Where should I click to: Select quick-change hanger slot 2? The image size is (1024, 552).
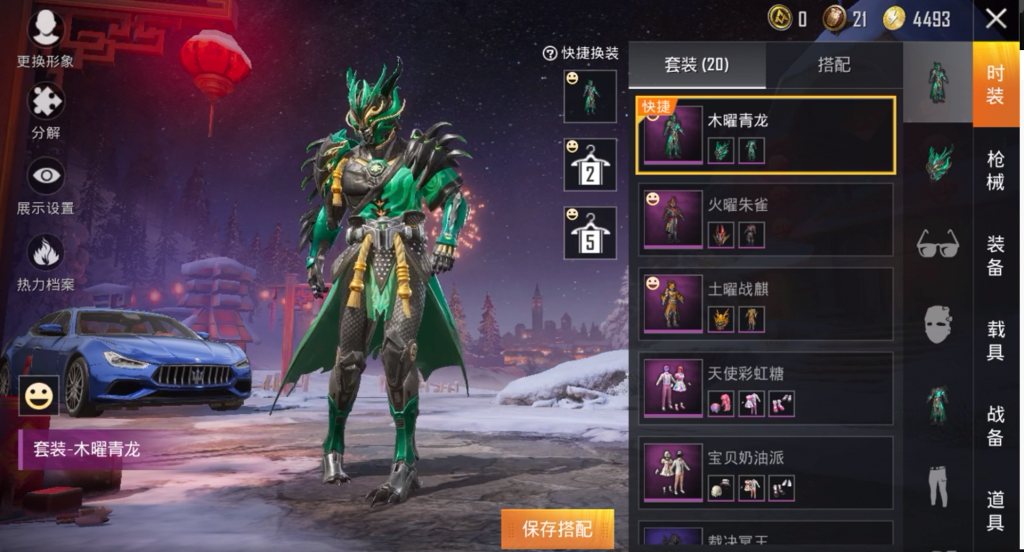590,167
